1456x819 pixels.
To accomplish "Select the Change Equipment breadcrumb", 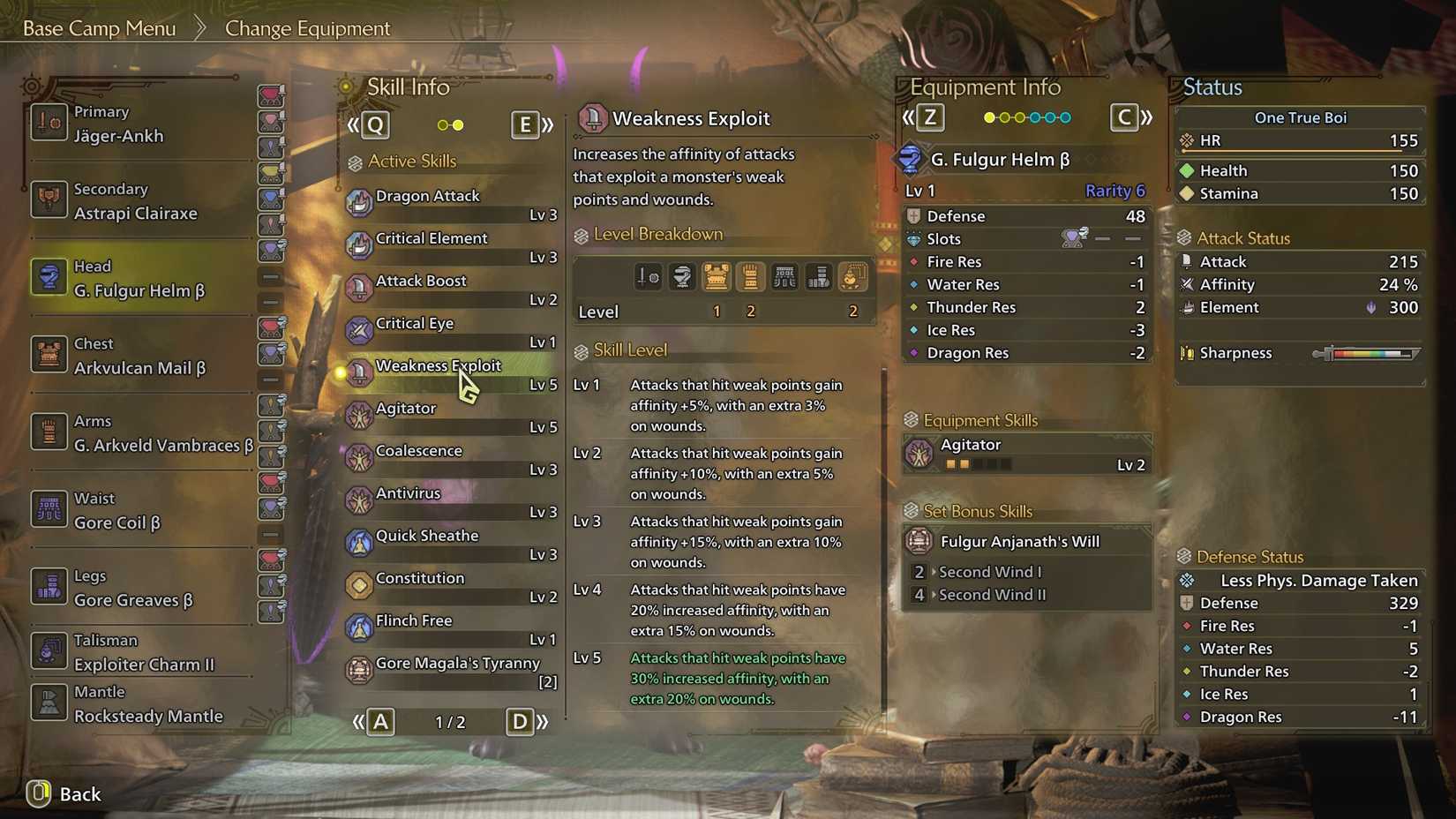I will click(307, 28).
